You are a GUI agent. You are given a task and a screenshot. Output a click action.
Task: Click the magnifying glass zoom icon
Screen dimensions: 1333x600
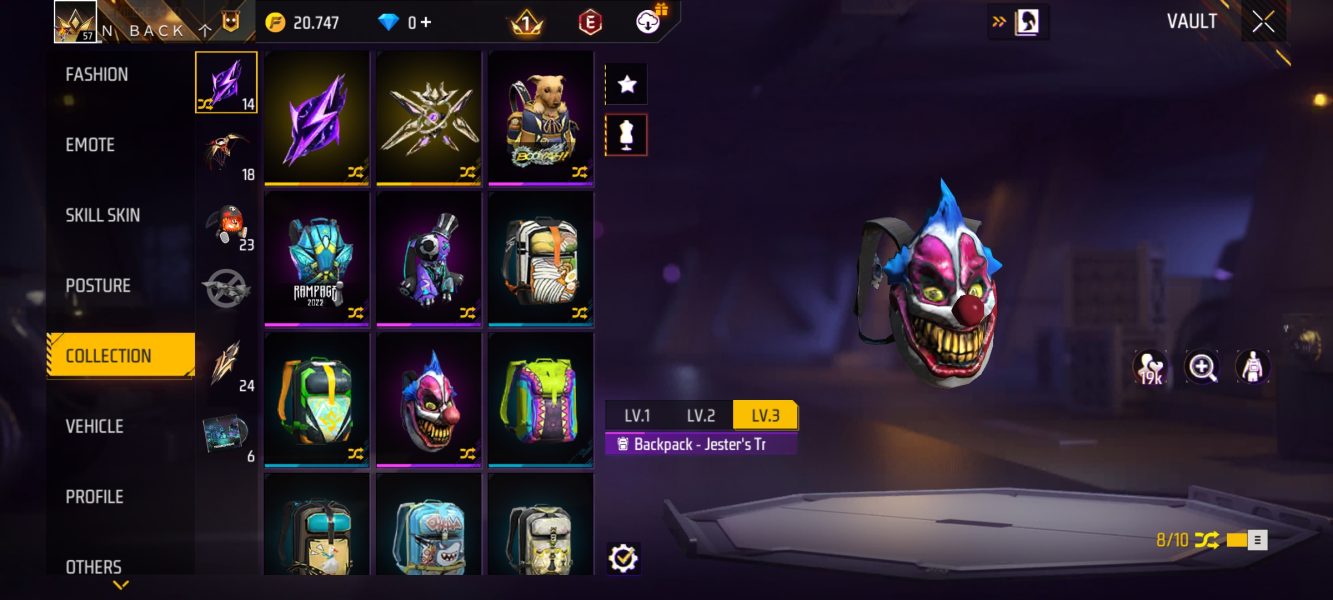pos(1202,367)
